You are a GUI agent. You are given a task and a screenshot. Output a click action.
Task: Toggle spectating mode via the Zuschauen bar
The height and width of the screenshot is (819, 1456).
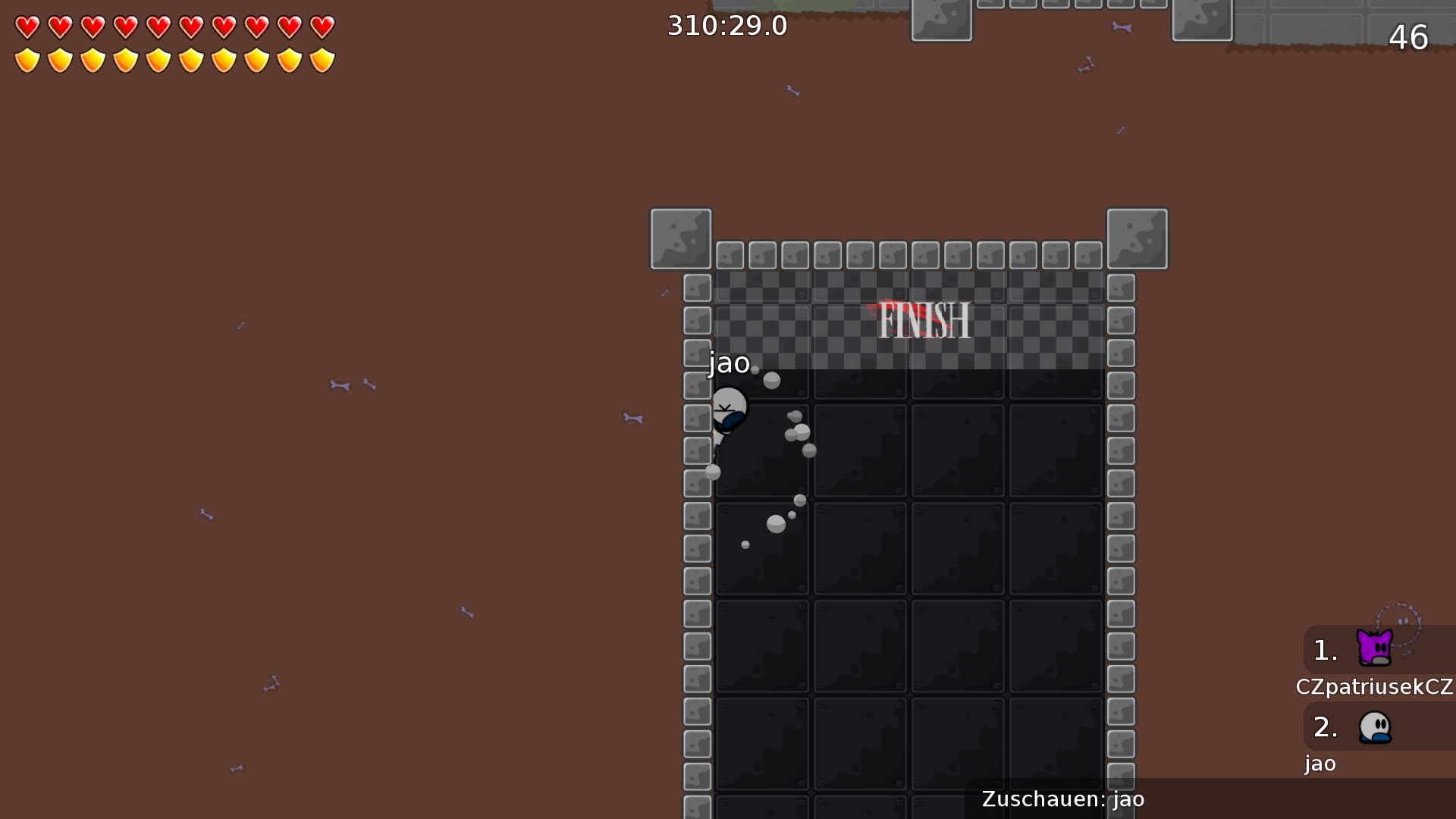tap(1062, 799)
